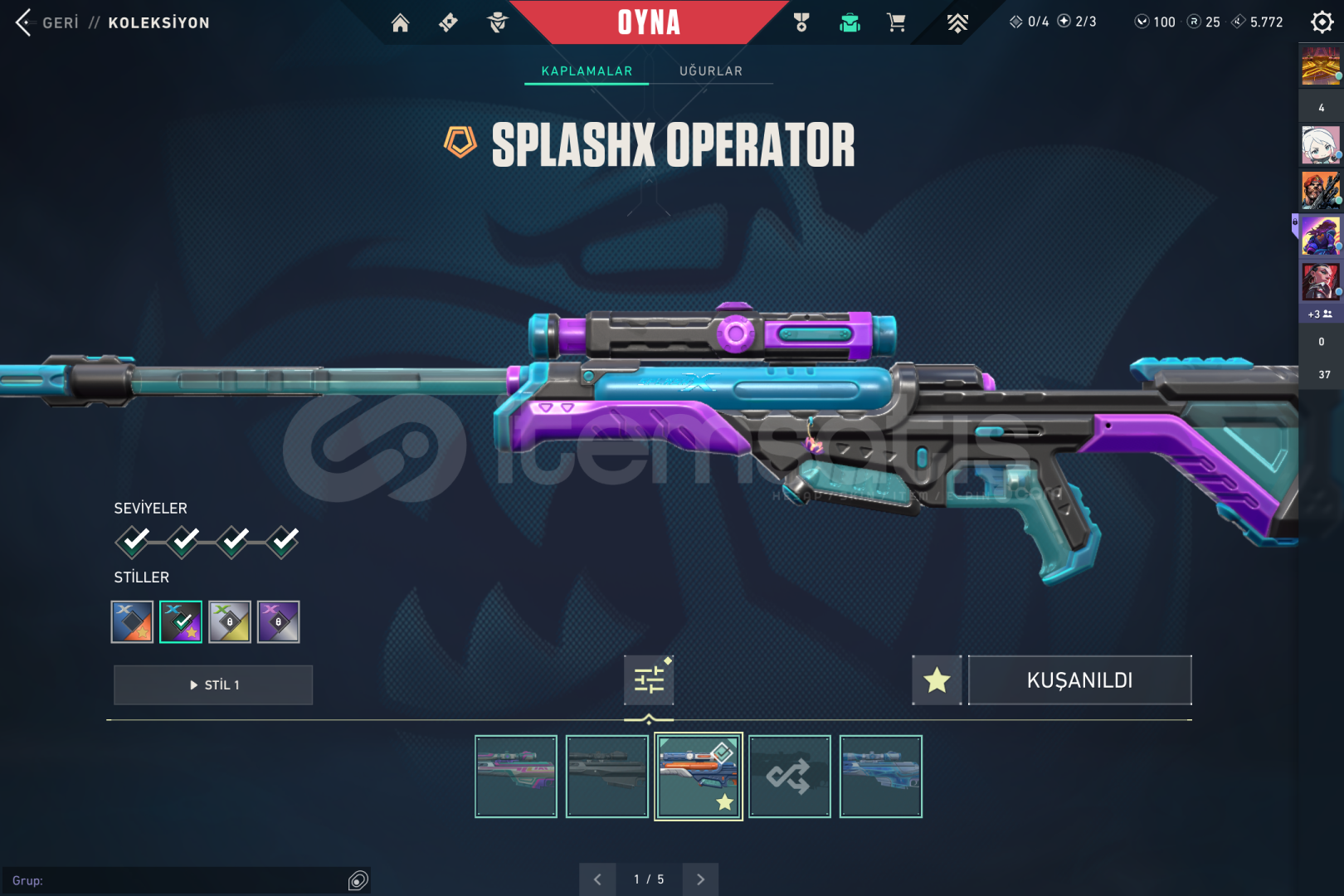Select the random shuffle skin tile
Screen dimensions: 1344x896
point(789,777)
